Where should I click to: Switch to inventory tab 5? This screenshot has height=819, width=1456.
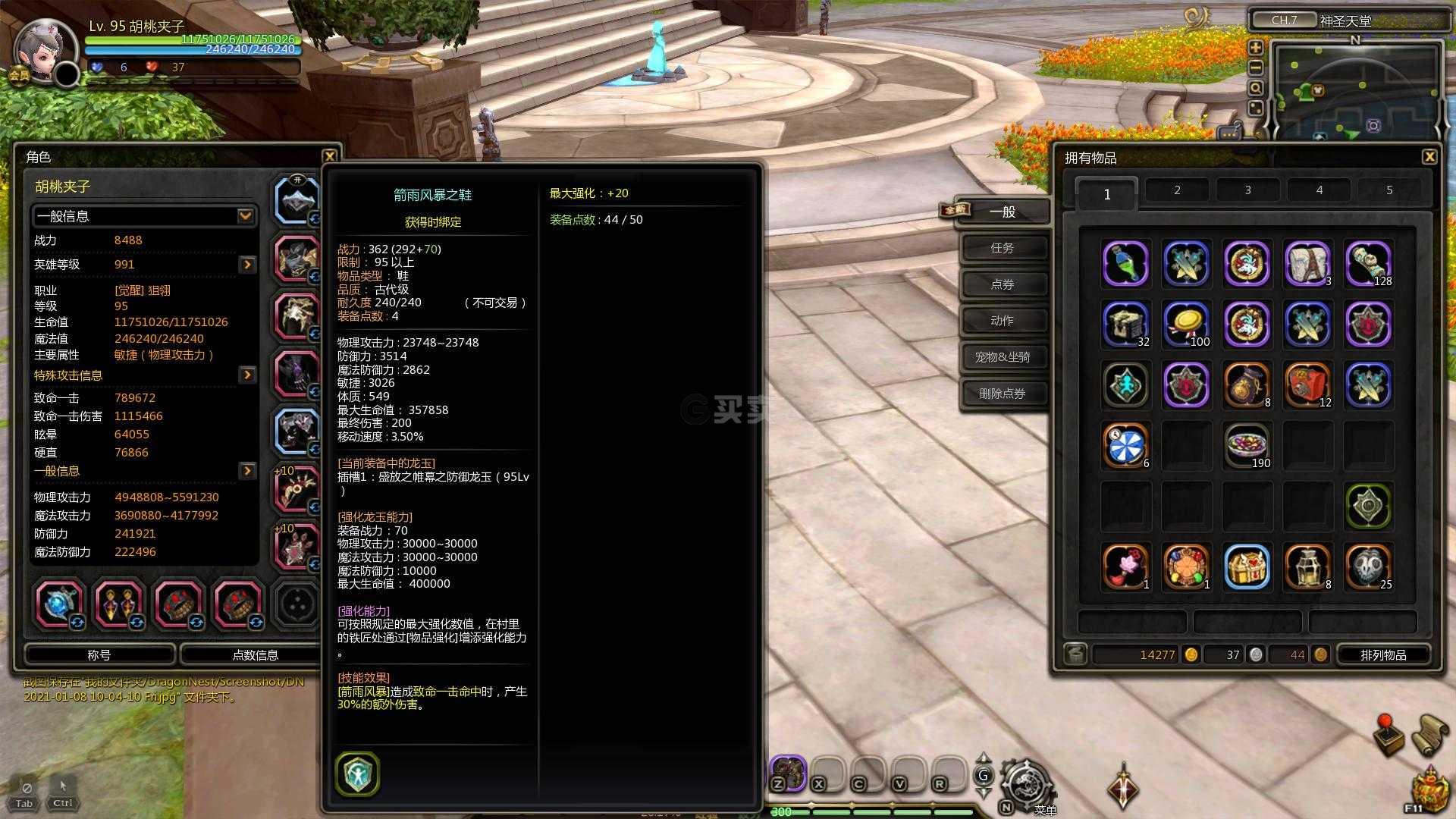1389,190
